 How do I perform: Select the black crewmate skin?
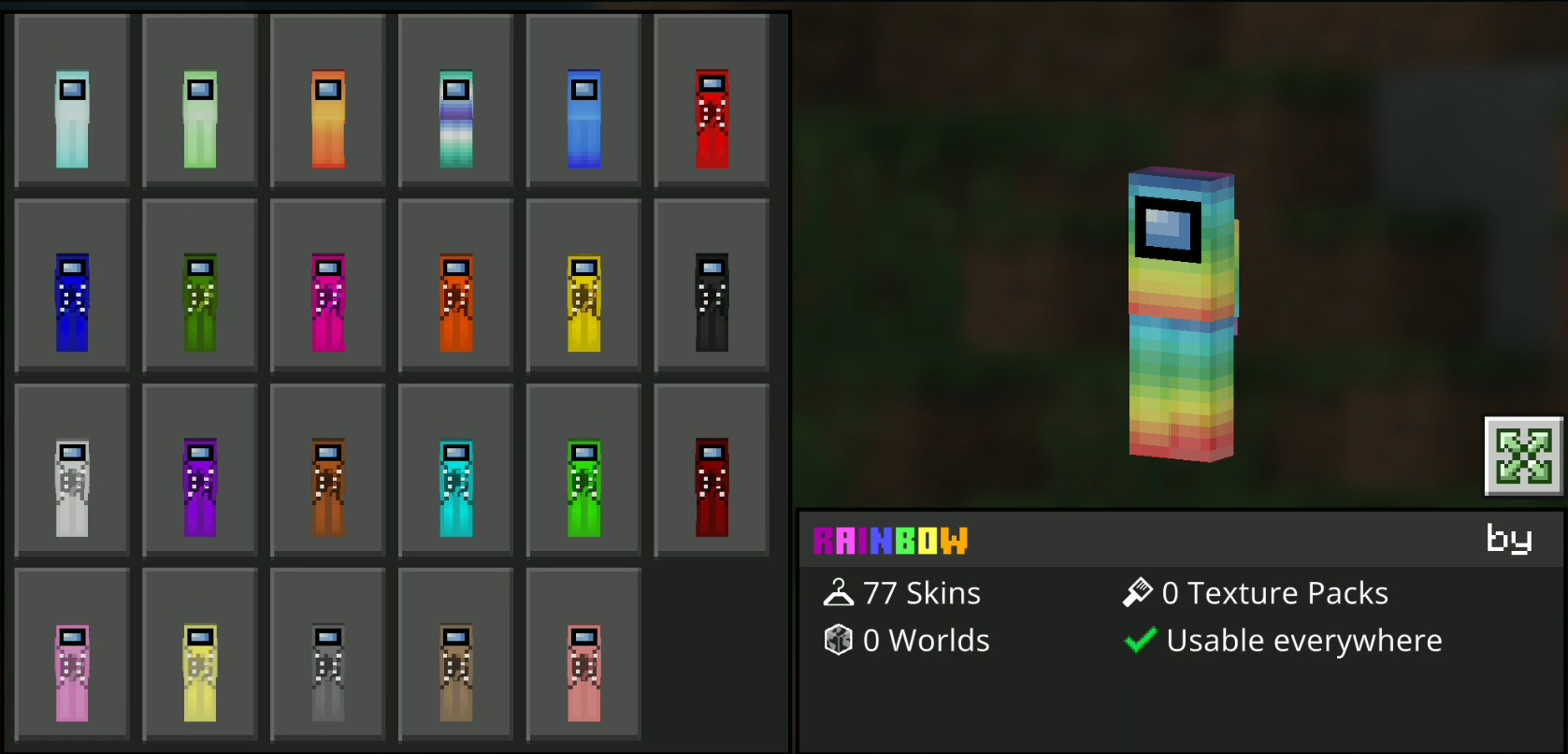712,283
